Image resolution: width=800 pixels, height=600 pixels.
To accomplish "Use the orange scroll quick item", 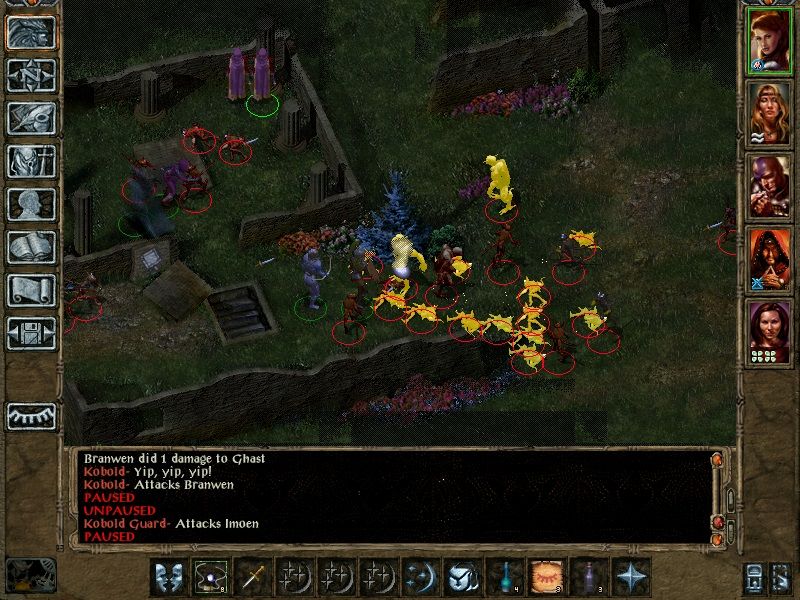I will coord(546,578).
